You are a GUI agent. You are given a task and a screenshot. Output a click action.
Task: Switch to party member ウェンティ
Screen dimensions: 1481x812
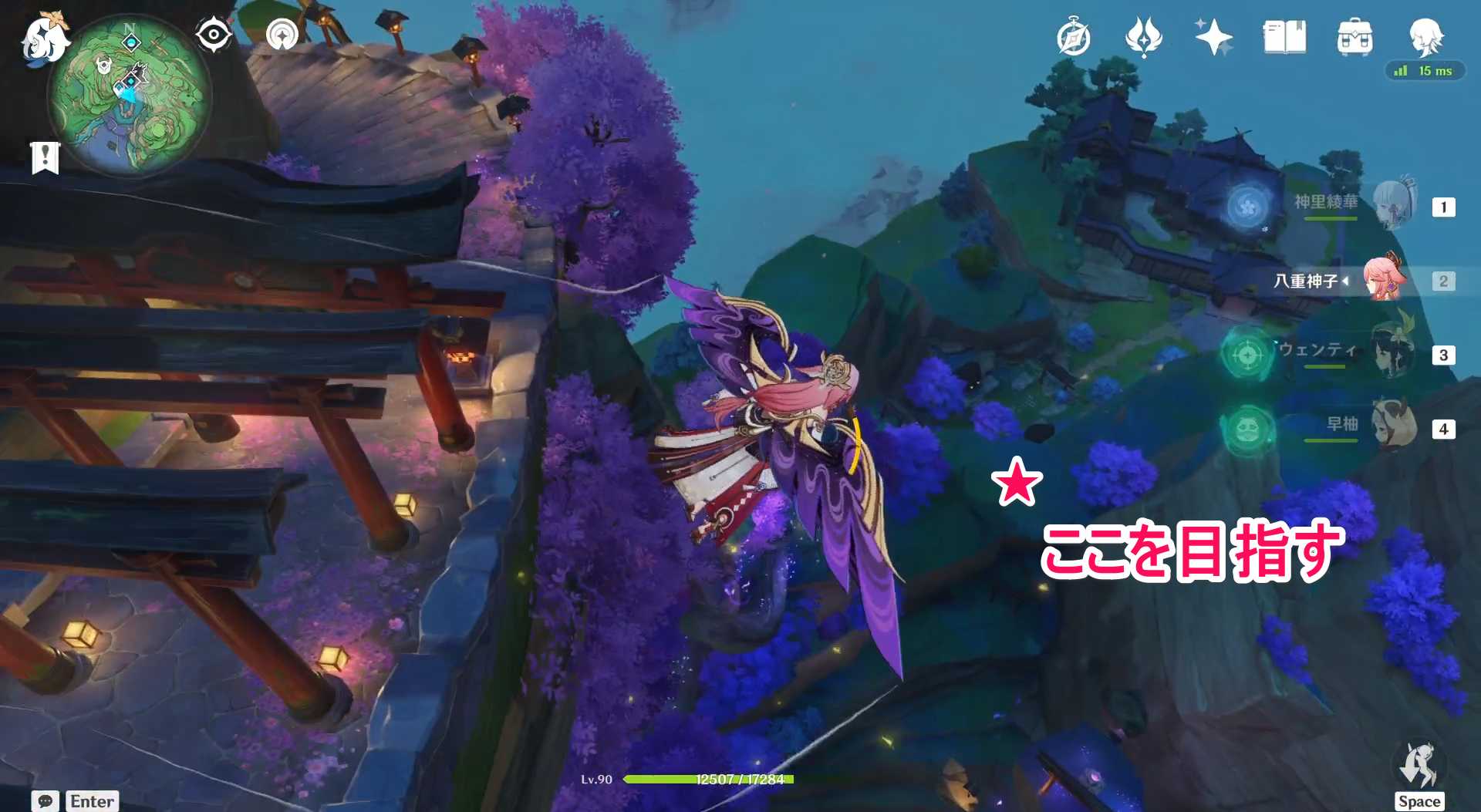(1393, 354)
